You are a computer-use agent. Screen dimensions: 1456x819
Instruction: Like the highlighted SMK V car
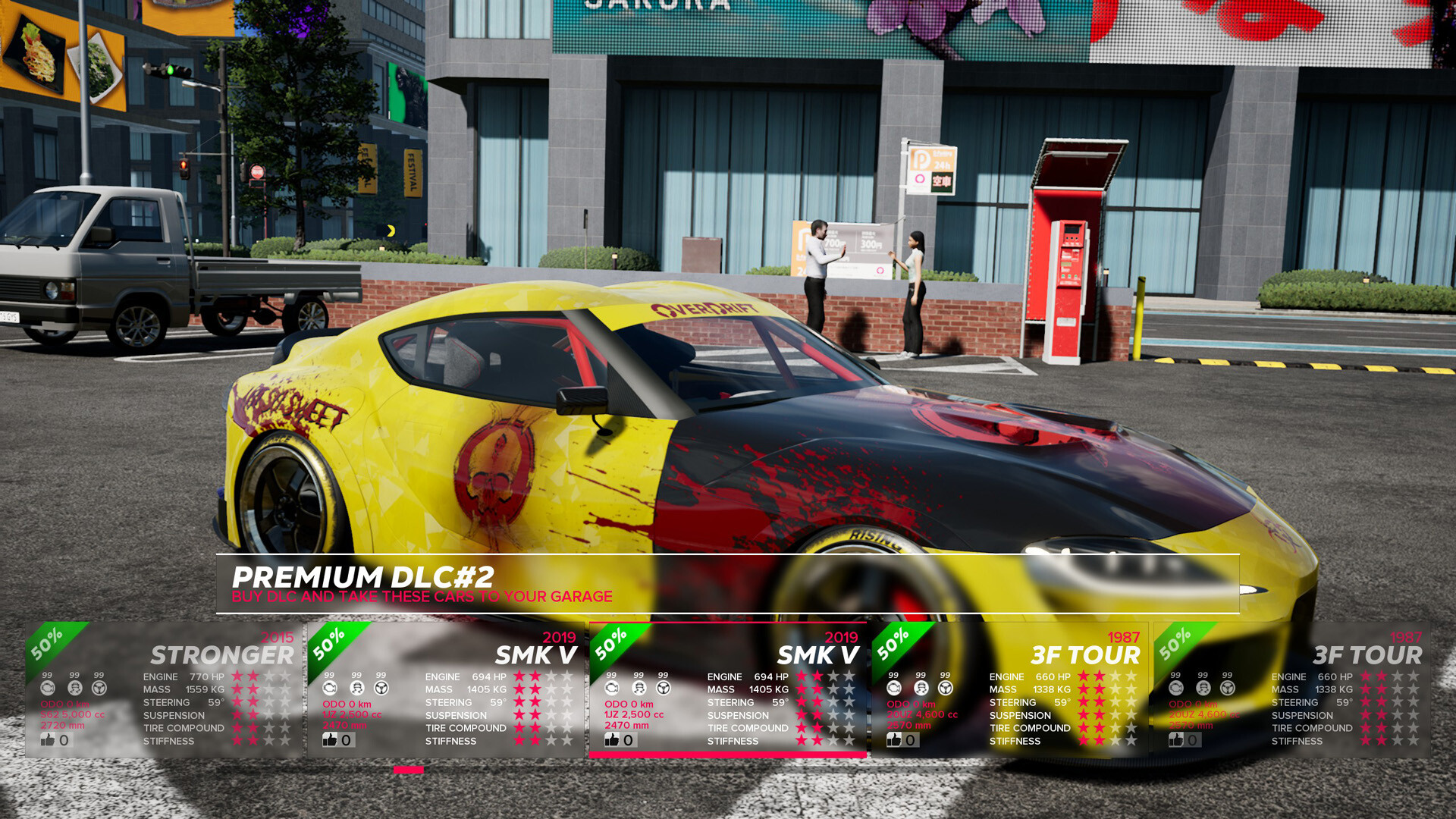pyautogui.click(x=613, y=739)
